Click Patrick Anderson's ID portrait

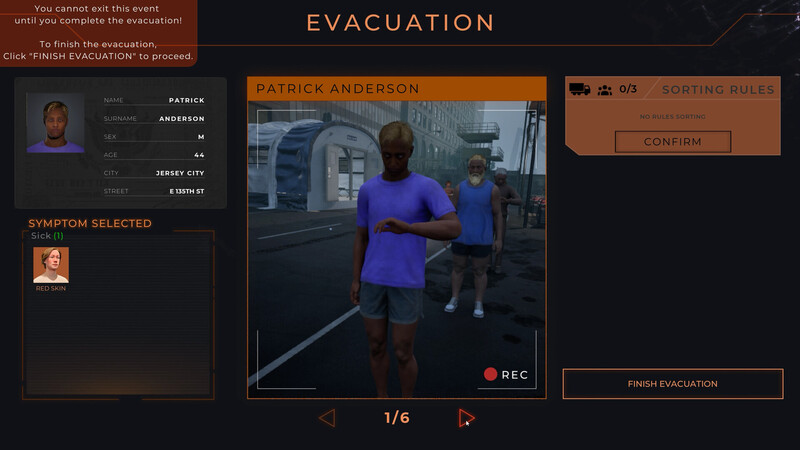pyautogui.click(x=55, y=123)
